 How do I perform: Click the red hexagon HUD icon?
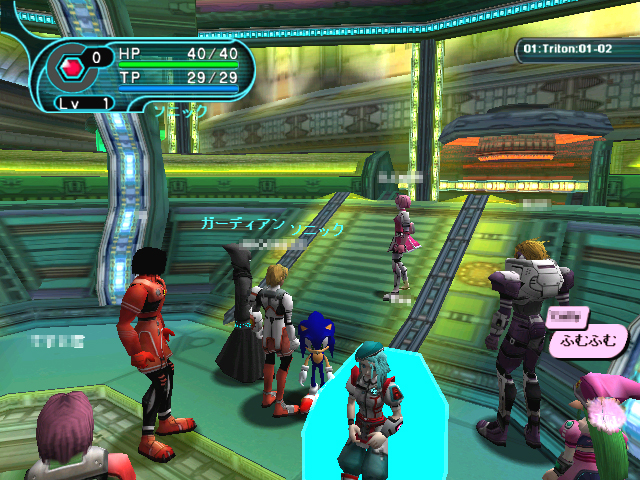click(x=72, y=68)
